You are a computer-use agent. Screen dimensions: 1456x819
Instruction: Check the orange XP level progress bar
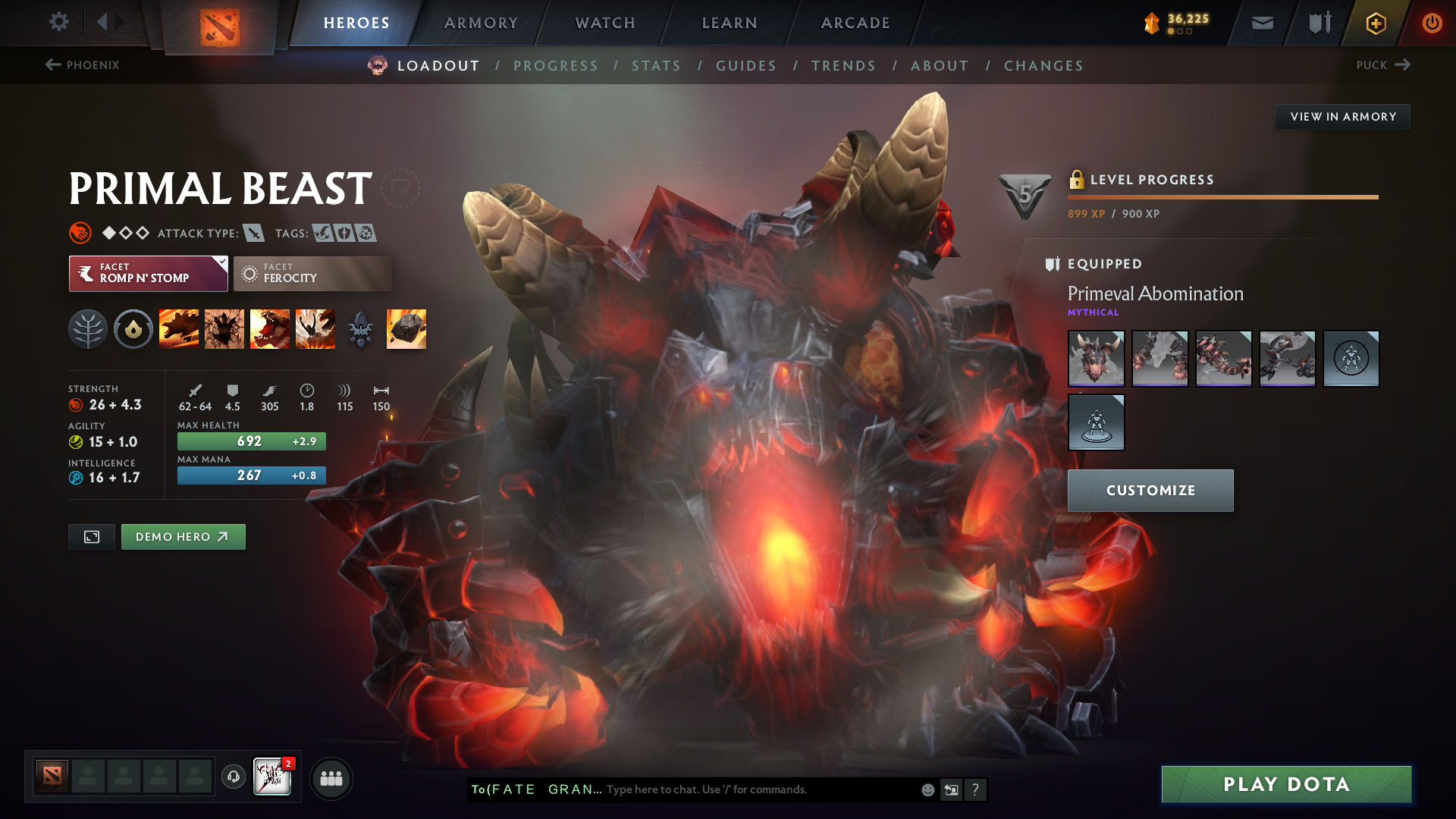tap(1222, 197)
